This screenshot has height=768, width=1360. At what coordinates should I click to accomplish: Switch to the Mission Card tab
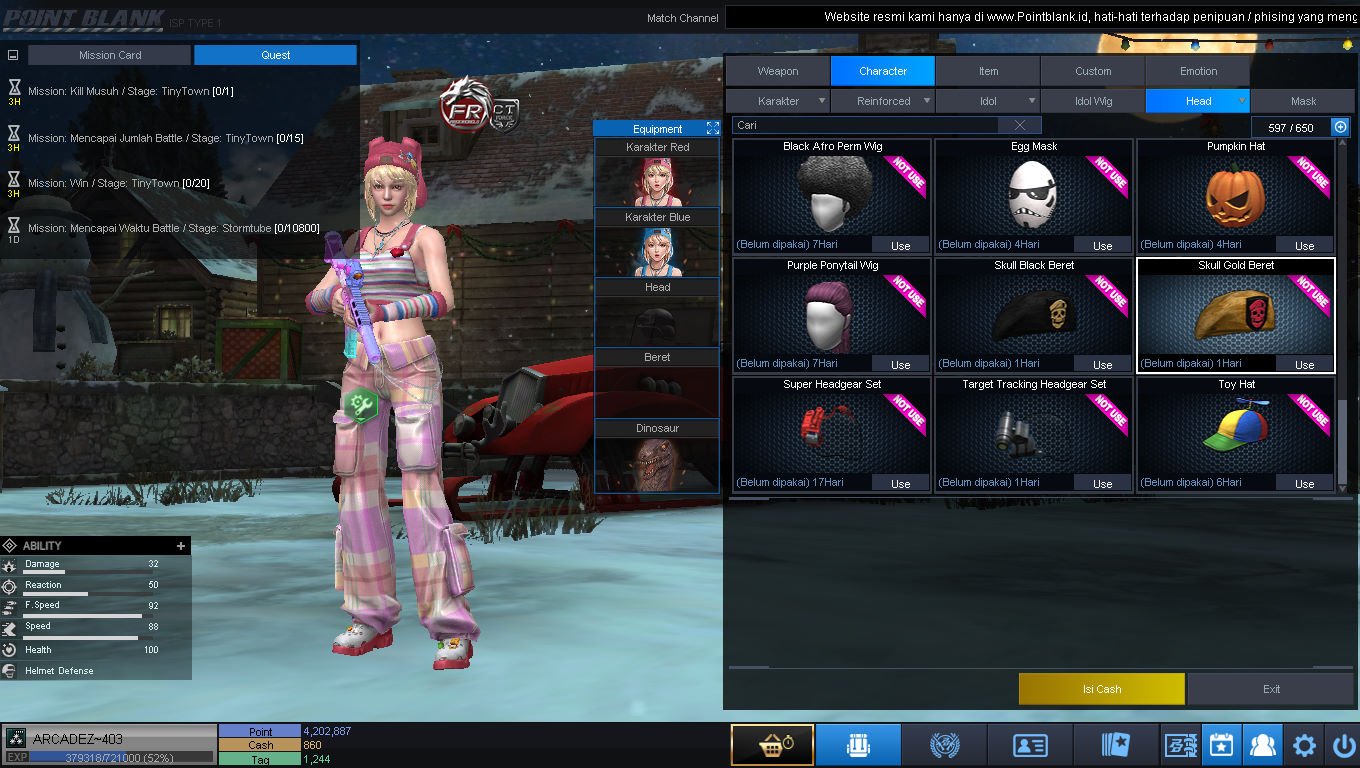110,55
